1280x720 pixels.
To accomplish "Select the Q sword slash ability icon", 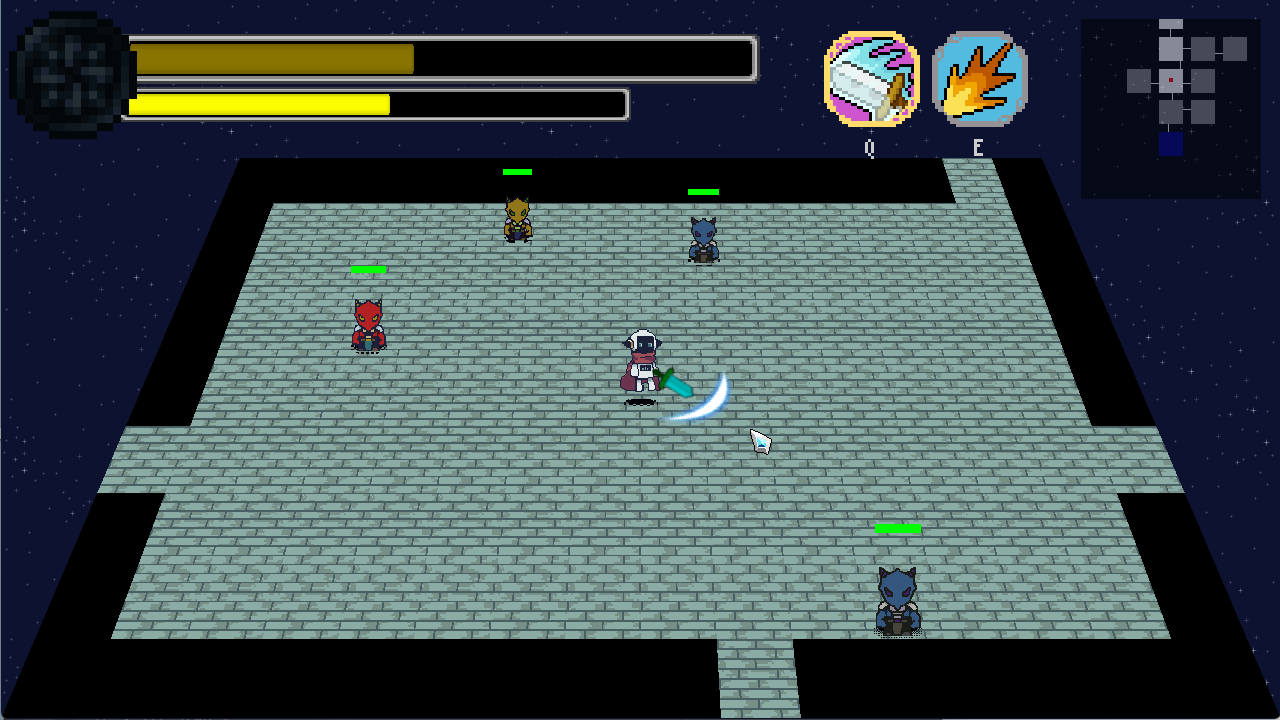I will click(x=869, y=76).
